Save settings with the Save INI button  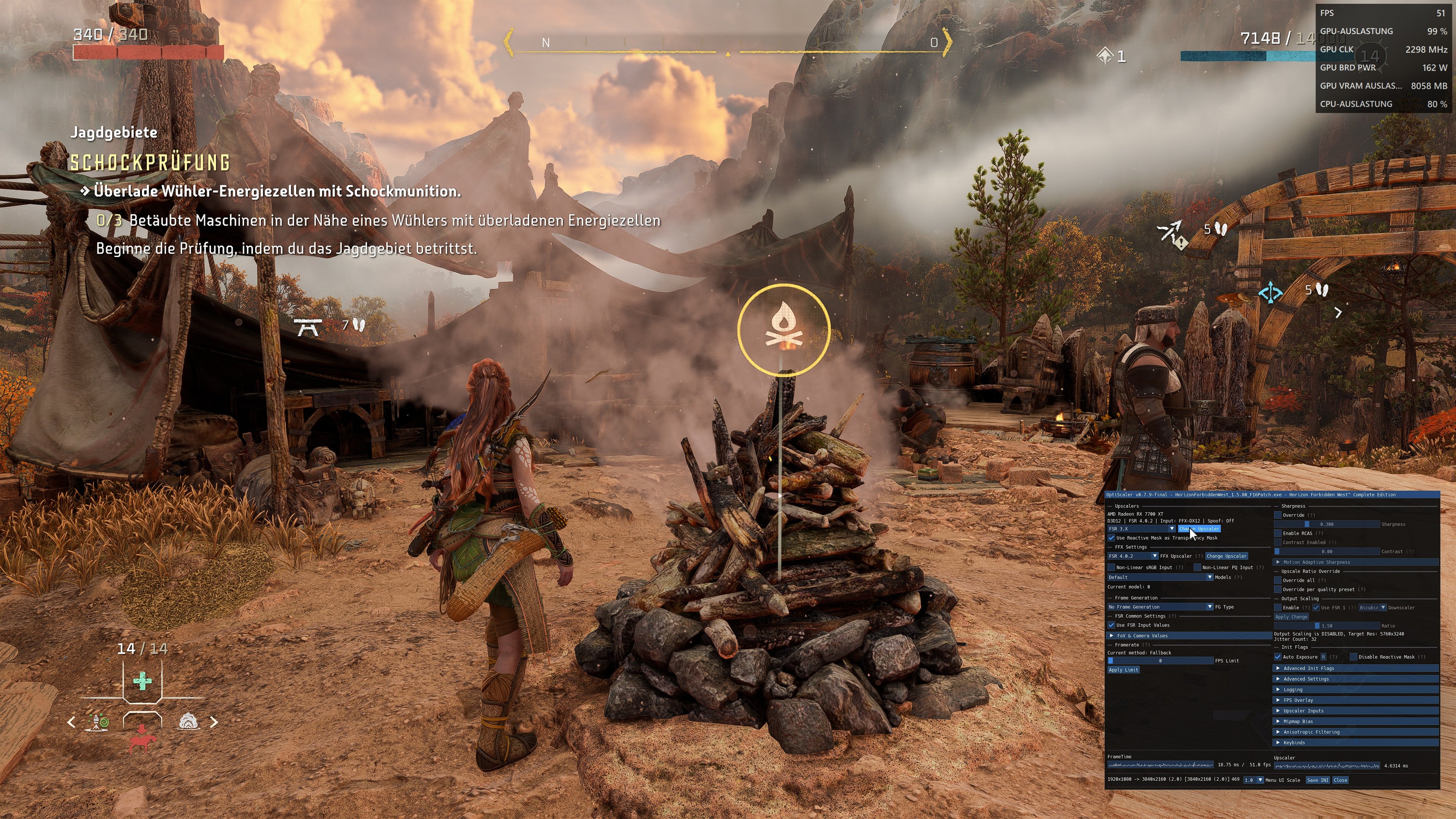click(x=1318, y=780)
